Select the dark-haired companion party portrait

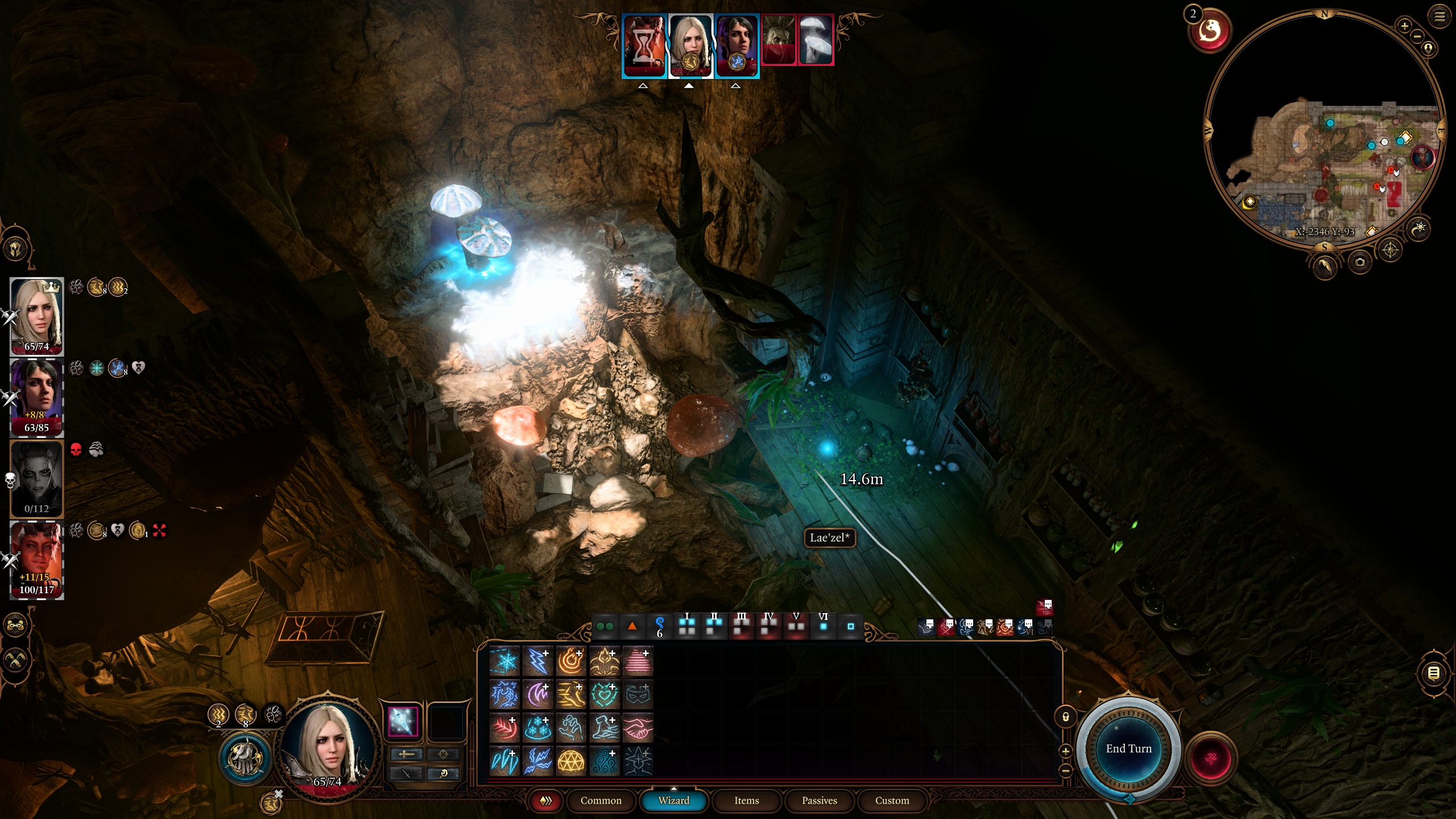point(37,395)
